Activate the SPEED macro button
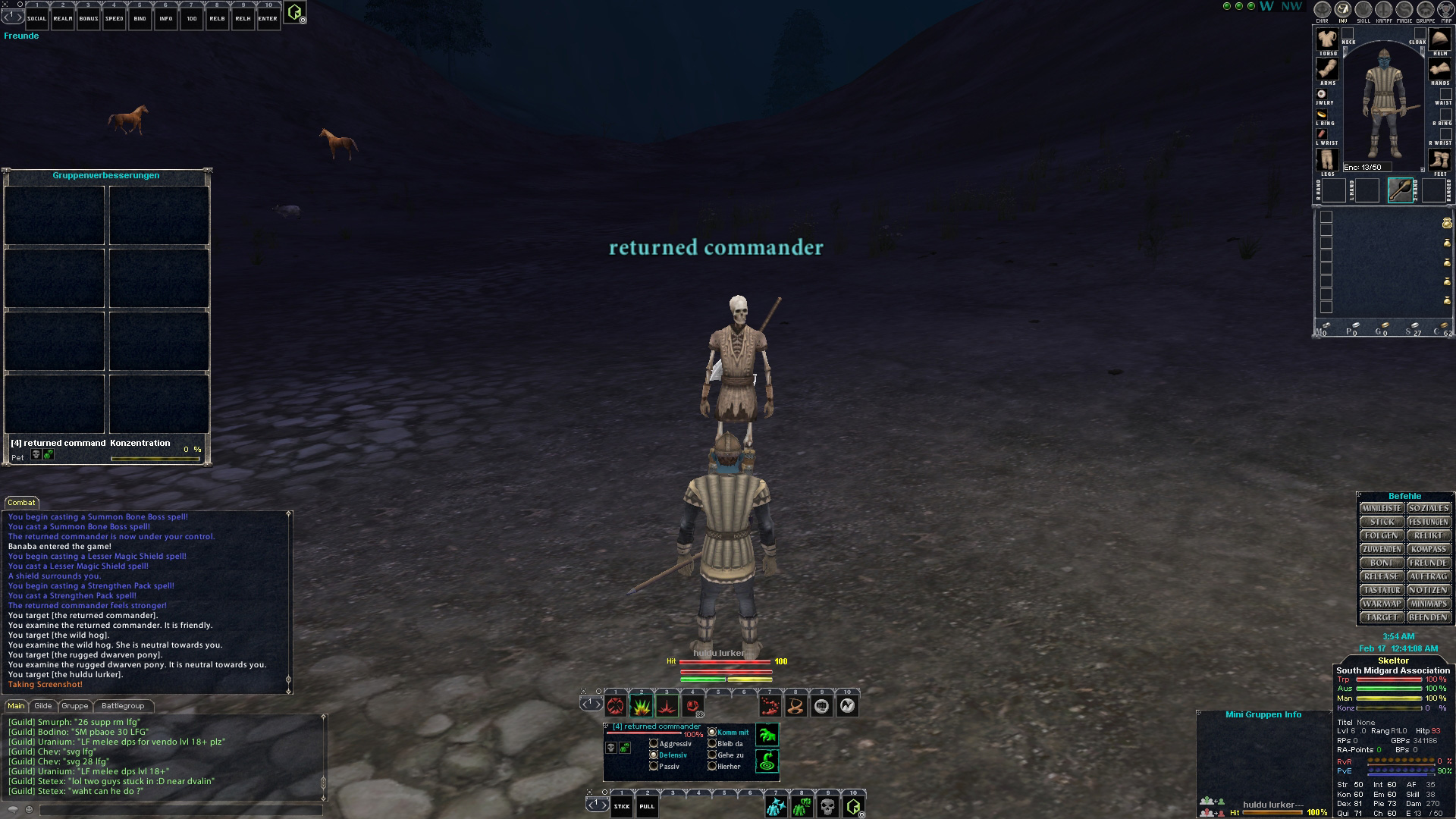The height and width of the screenshot is (819, 1456). (114, 17)
